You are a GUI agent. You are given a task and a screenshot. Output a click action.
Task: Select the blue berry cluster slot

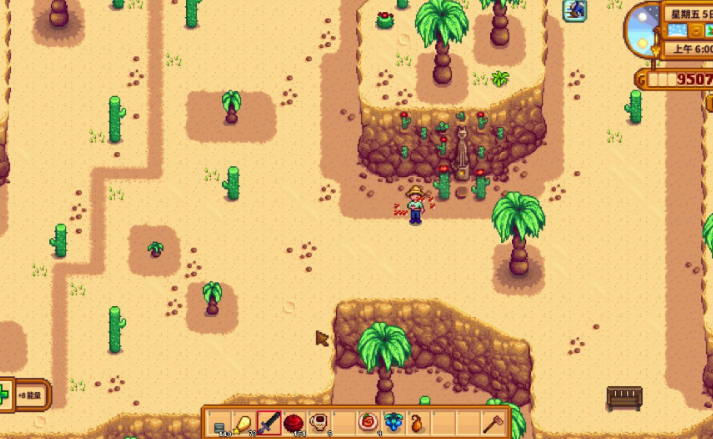pyautogui.click(x=394, y=424)
